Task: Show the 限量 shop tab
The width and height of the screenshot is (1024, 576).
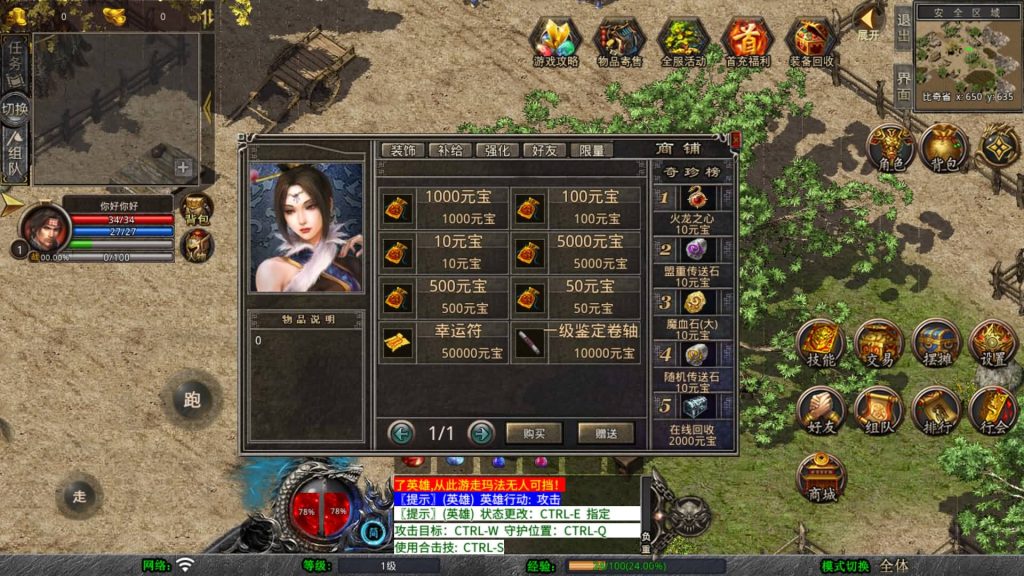Action: 592,150
